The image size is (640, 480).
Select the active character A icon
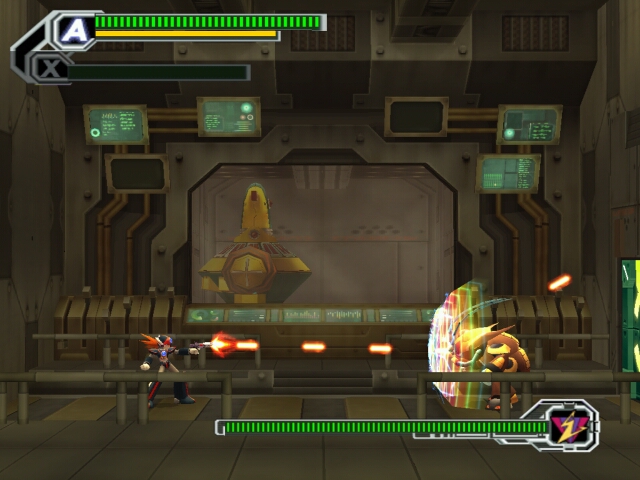pyautogui.click(x=74, y=30)
